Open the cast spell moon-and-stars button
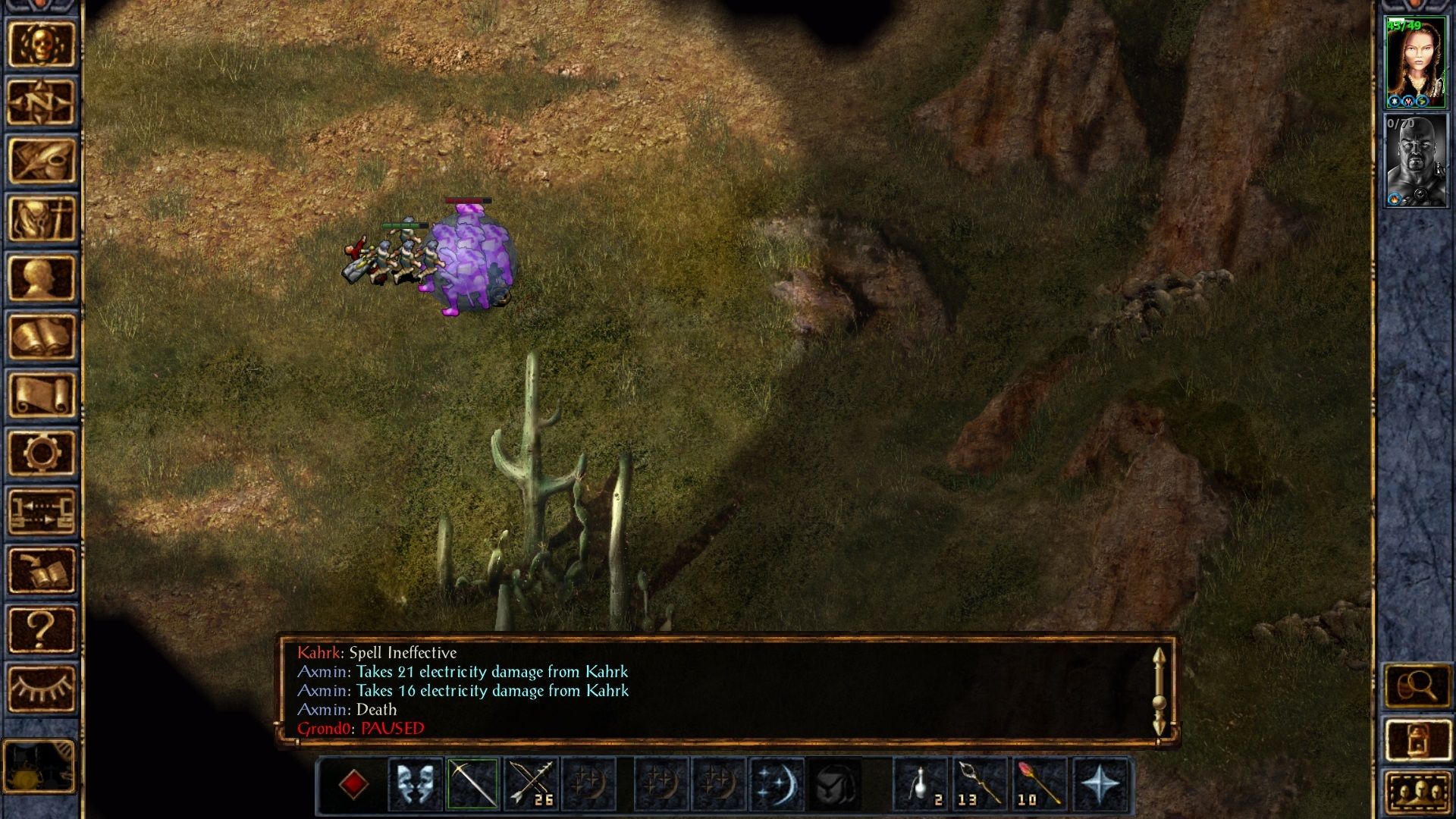 click(x=777, y=784)
